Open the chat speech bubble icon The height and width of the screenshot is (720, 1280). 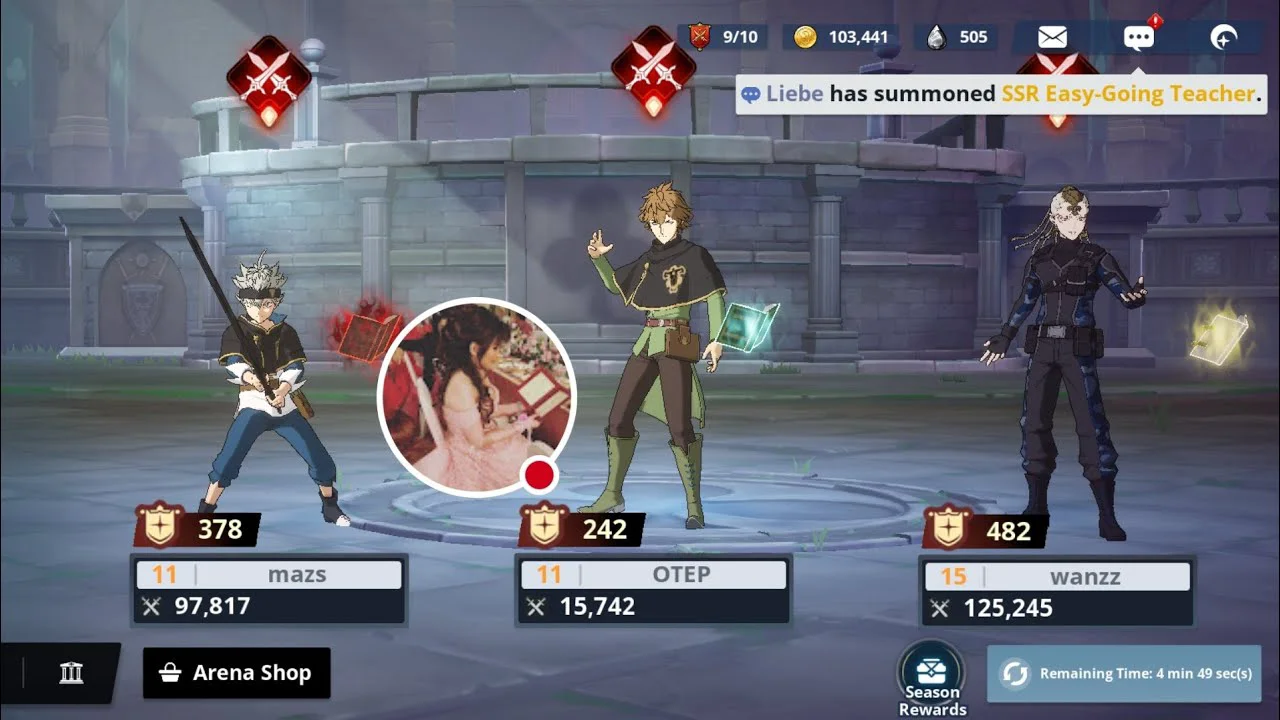pyautogui.click(x=1138, y=38)
